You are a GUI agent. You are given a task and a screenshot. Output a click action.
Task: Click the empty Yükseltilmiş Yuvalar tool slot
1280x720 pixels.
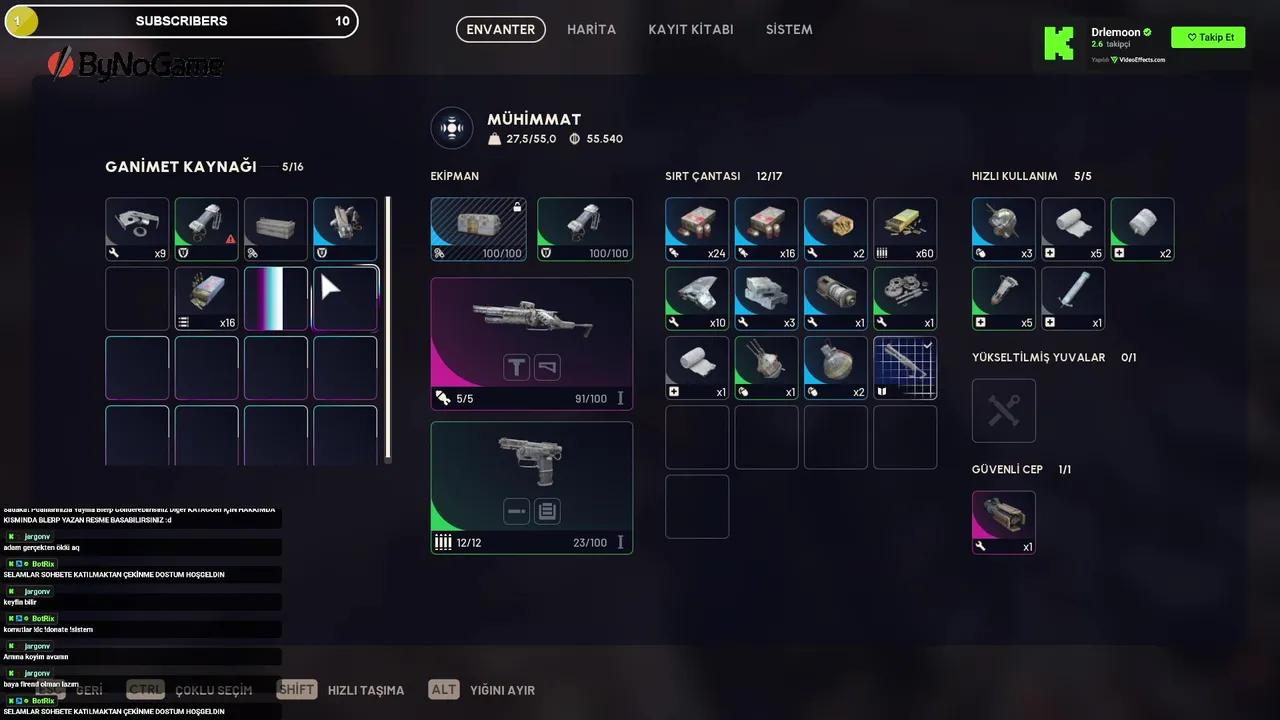(1003, 410)
